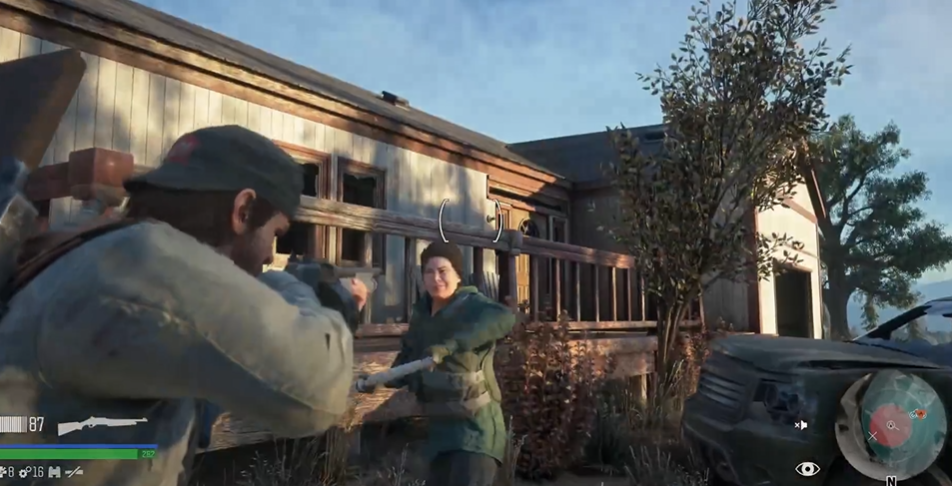The height and width of the screenshot is (486, 952).
Task: Click the muted speaker noise icon
Action: point(801,425)
